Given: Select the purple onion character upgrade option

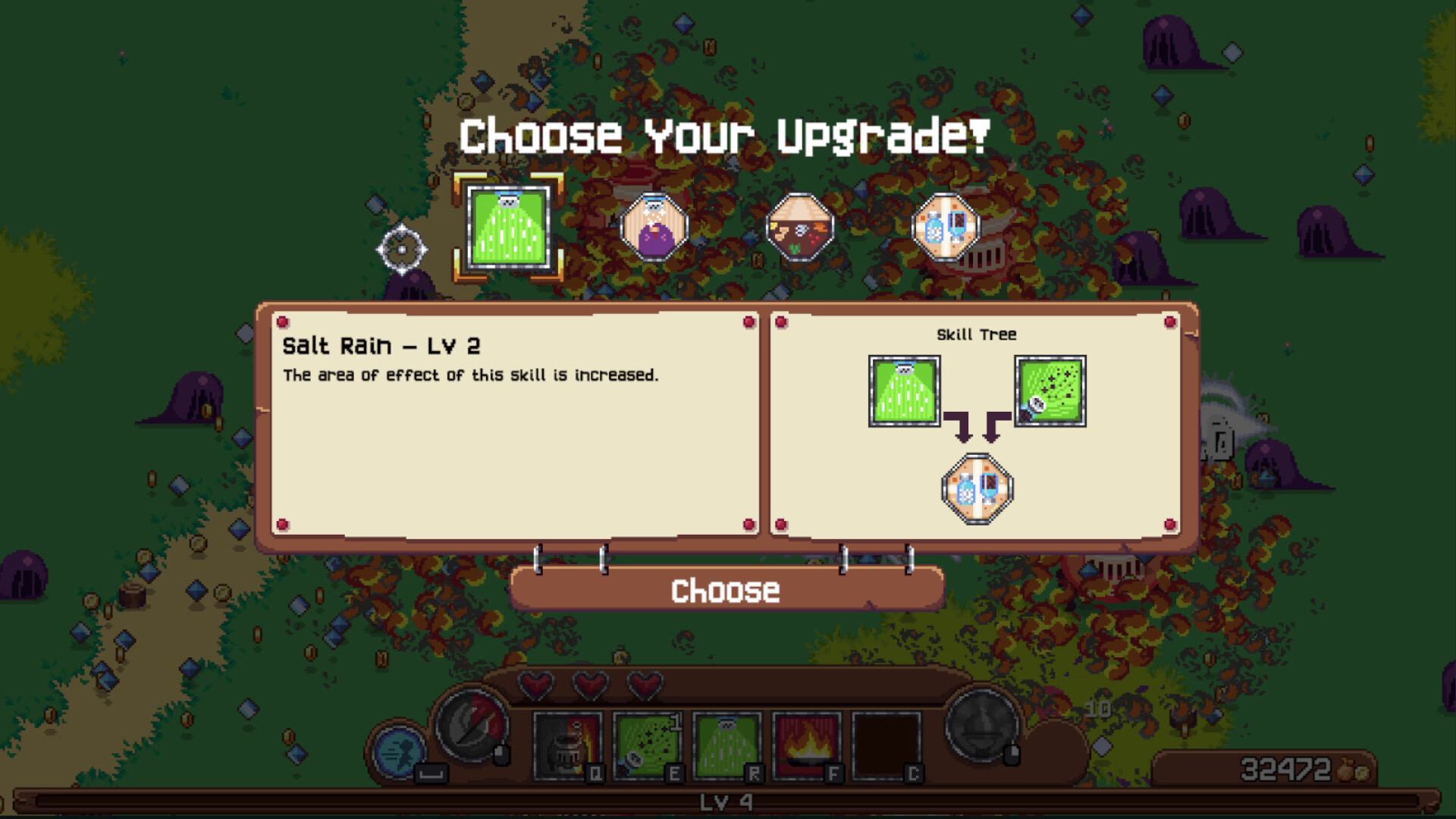Looking at the screenshot, I should coord(655,225).
